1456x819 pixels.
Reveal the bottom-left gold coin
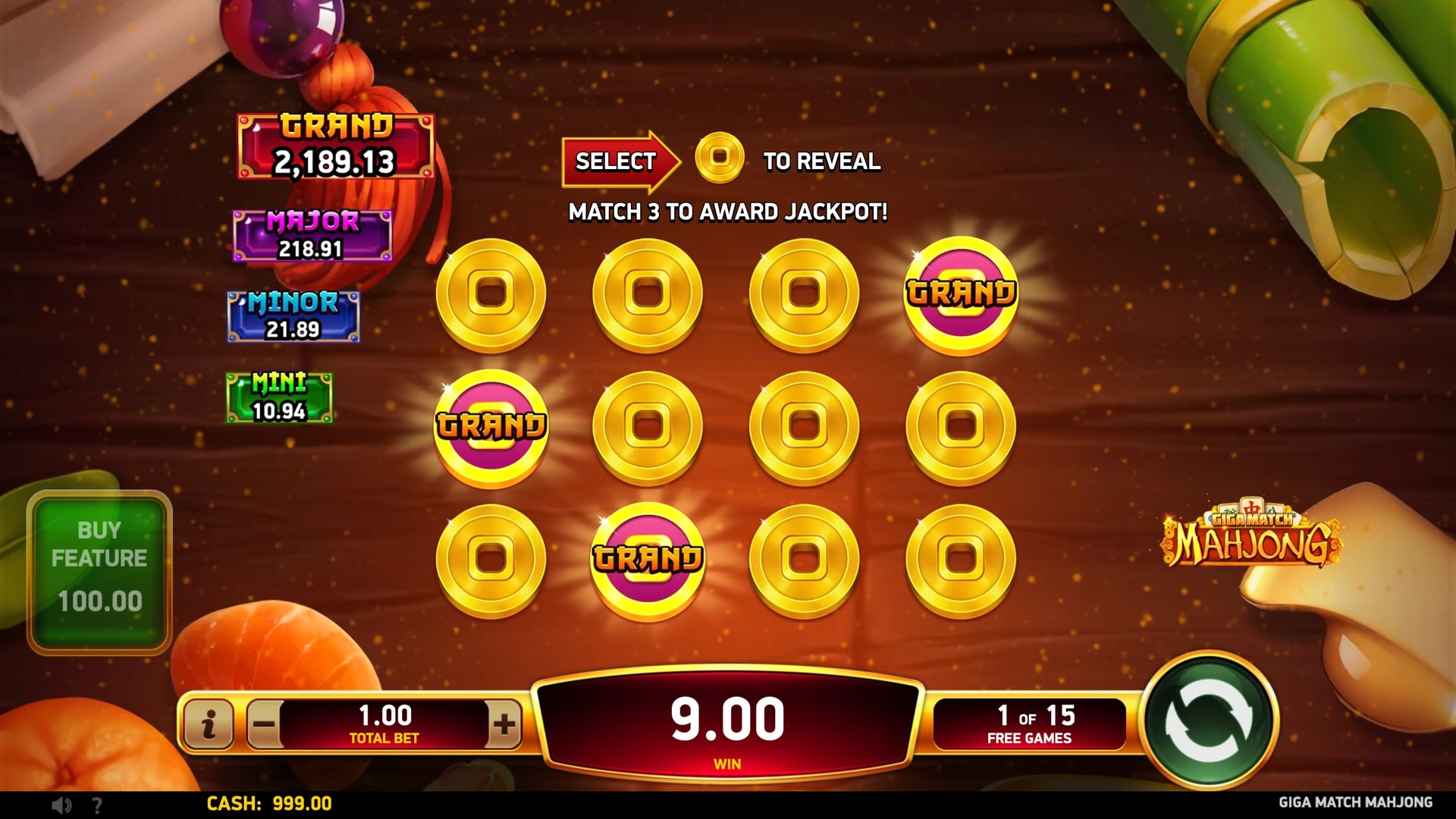click(x=491, y=559)
